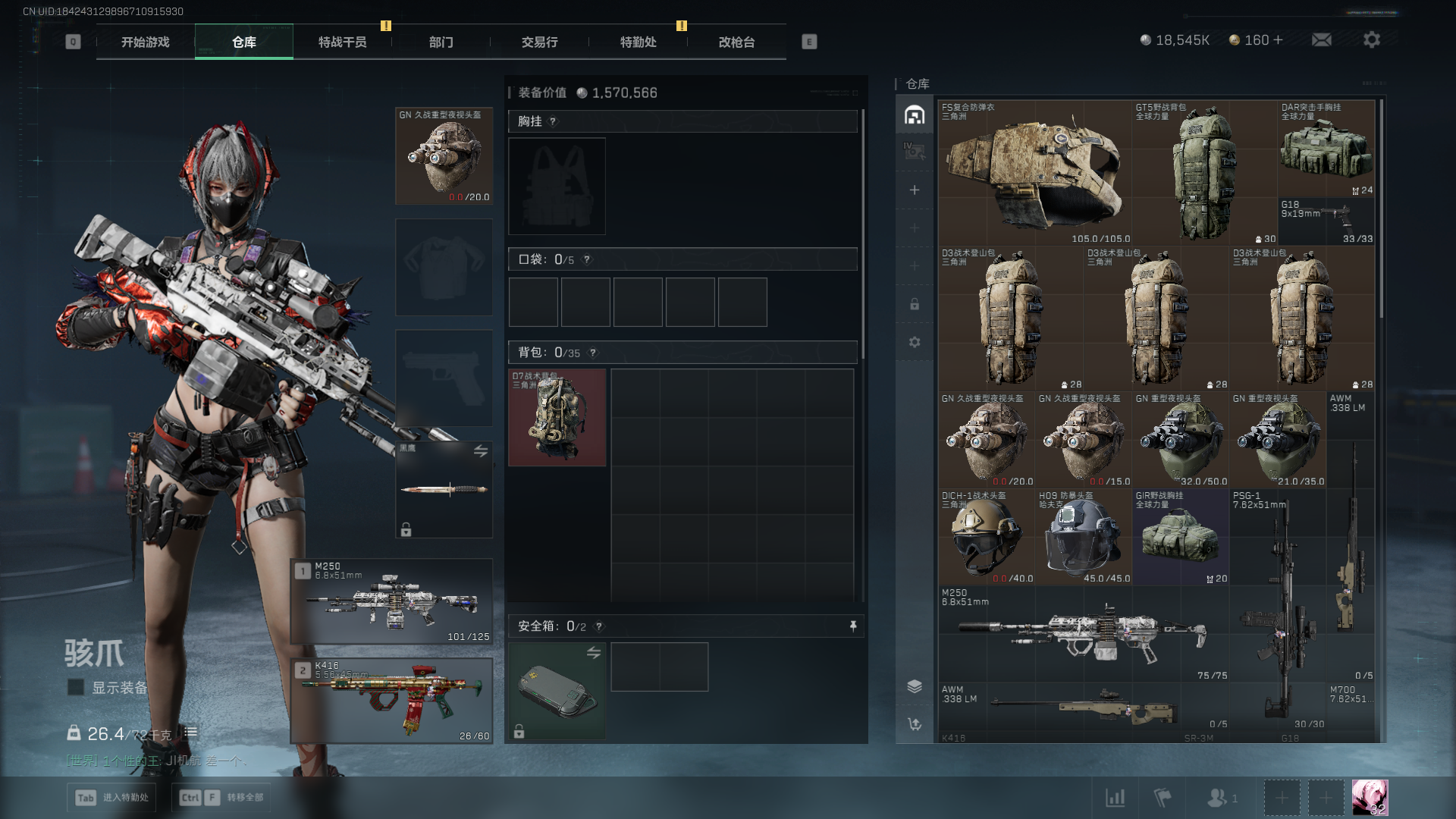
Task: Click the 进入特勤处 button
Action: [112, 797]
